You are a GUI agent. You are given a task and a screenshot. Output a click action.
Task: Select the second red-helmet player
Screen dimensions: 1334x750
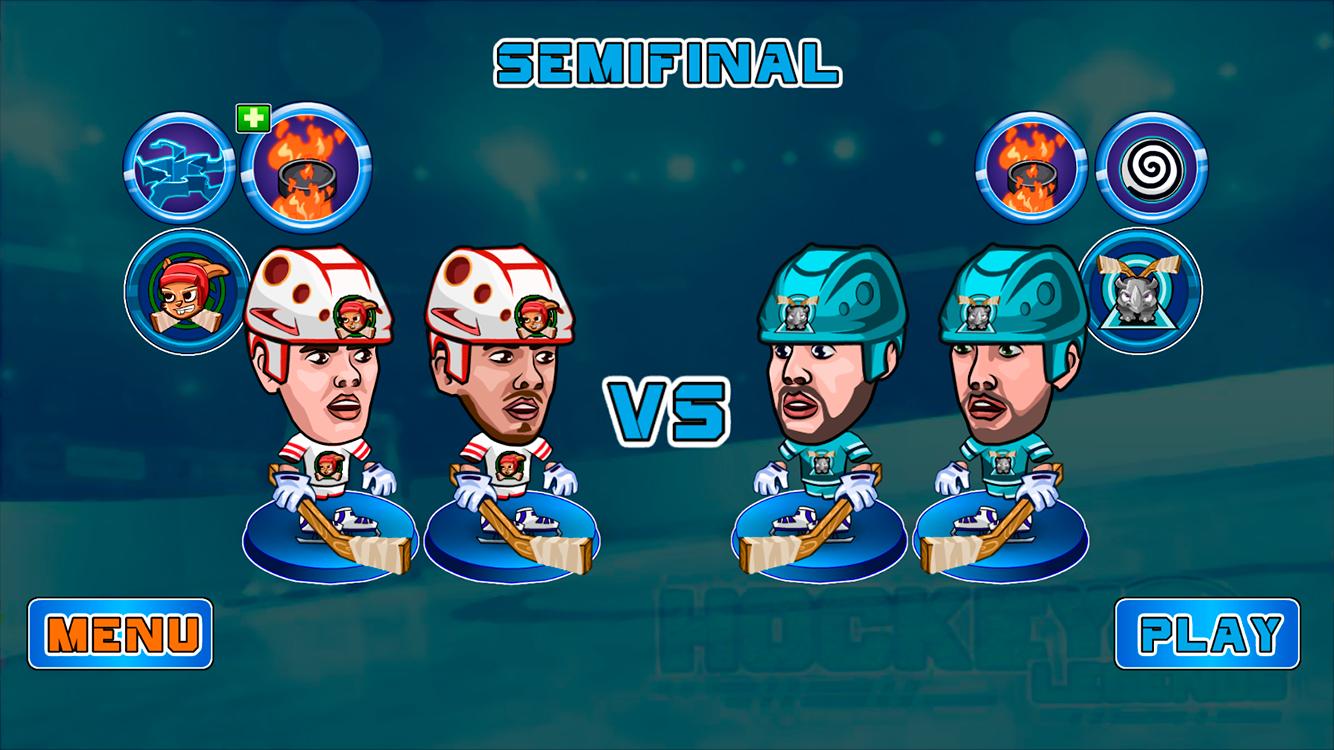[x=510, y=390]
